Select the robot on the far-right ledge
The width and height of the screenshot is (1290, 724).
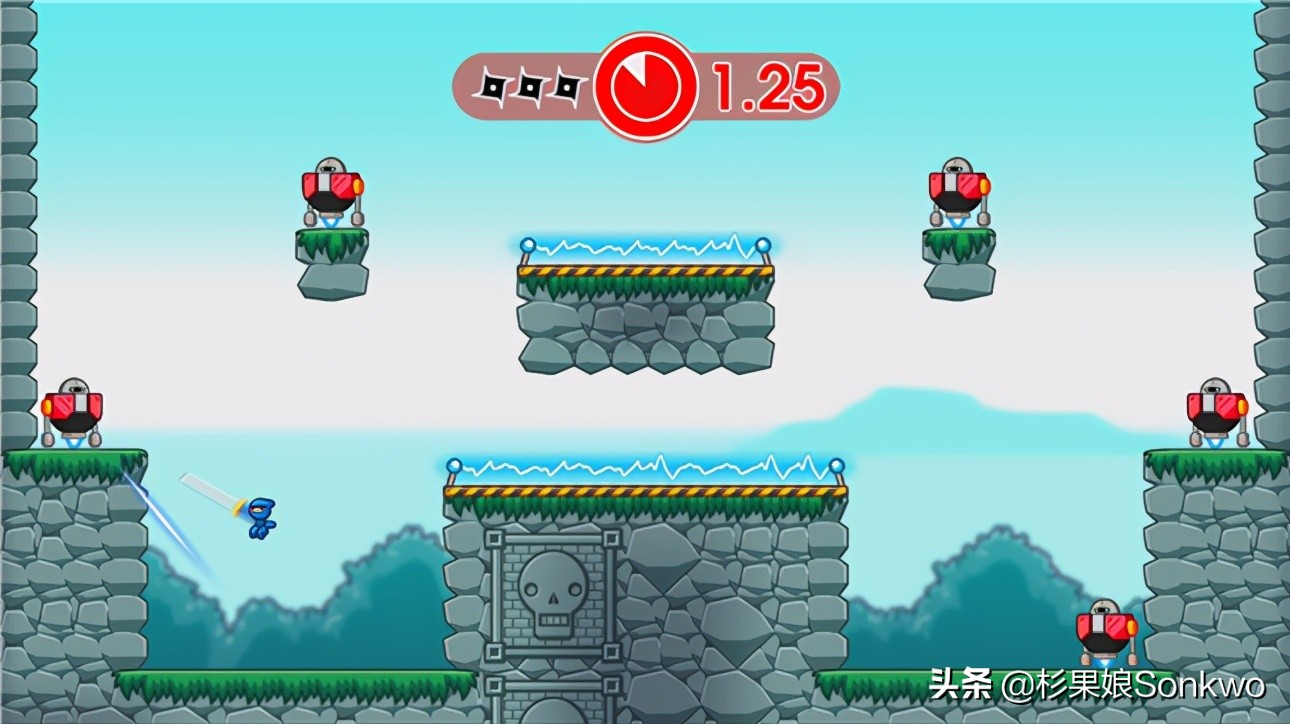pos(1216,410)
